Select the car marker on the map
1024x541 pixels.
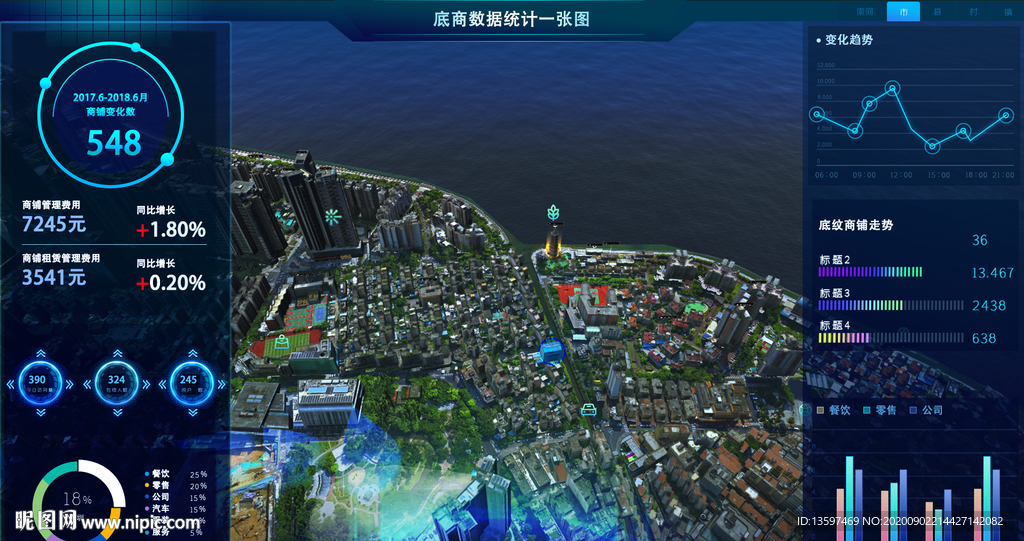(589, 408)
